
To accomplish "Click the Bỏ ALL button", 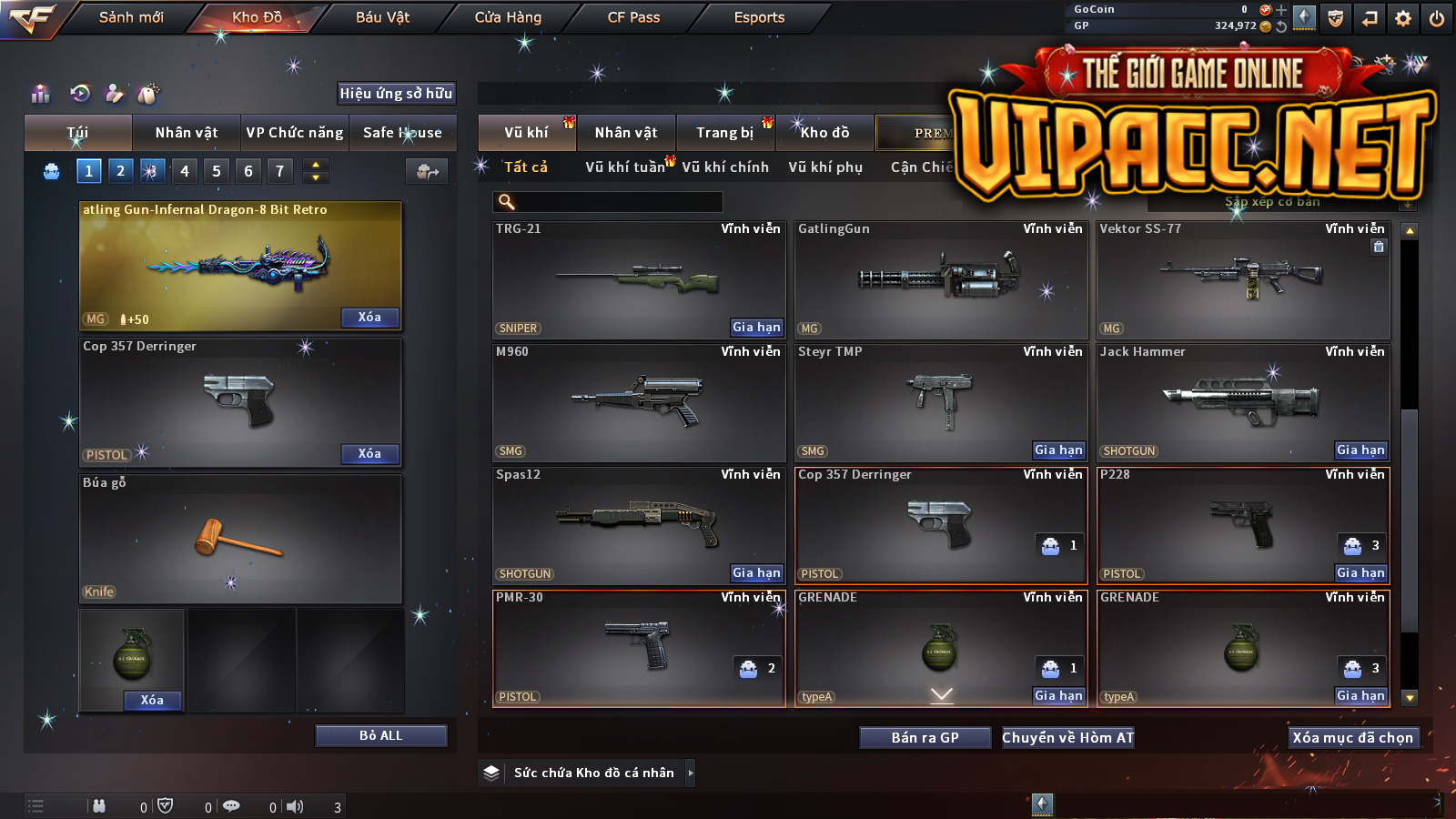I will tap(380, 735).
